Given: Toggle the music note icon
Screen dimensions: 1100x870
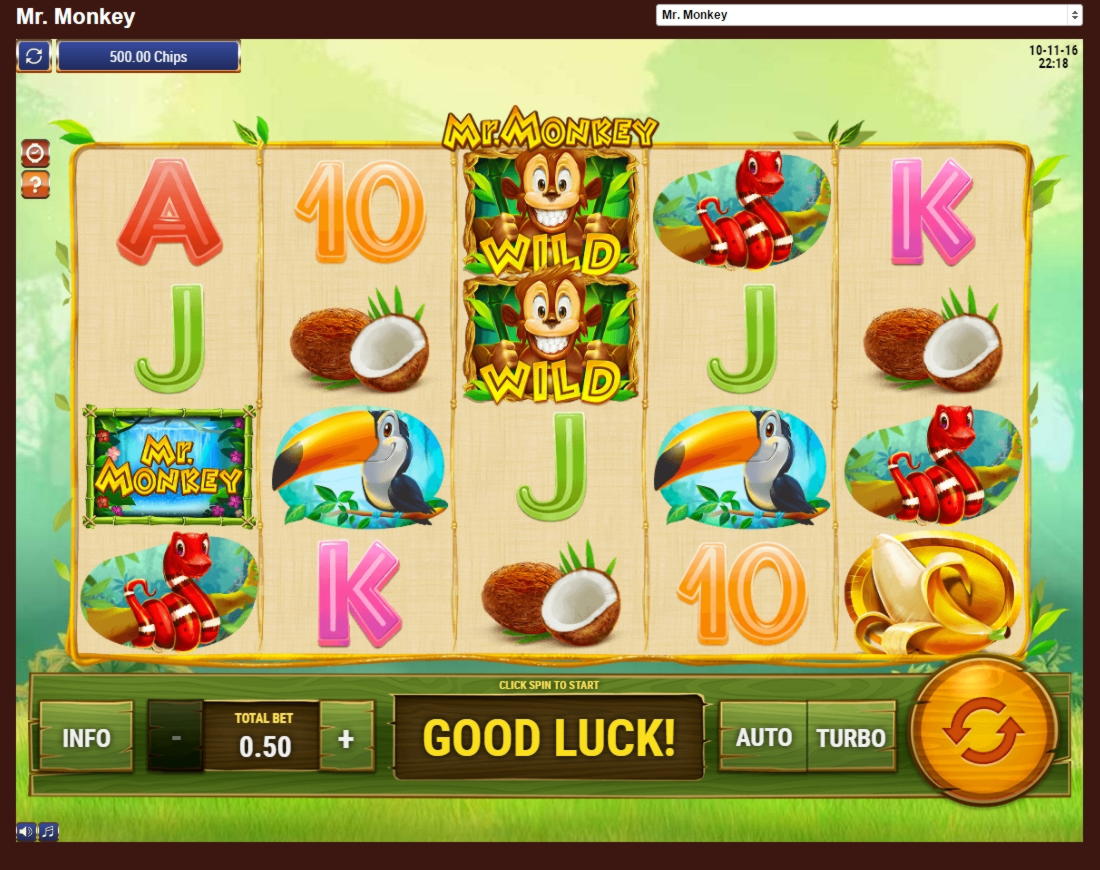Looking at the screenshot, I should pyautogui.click(x=48, y=831).
